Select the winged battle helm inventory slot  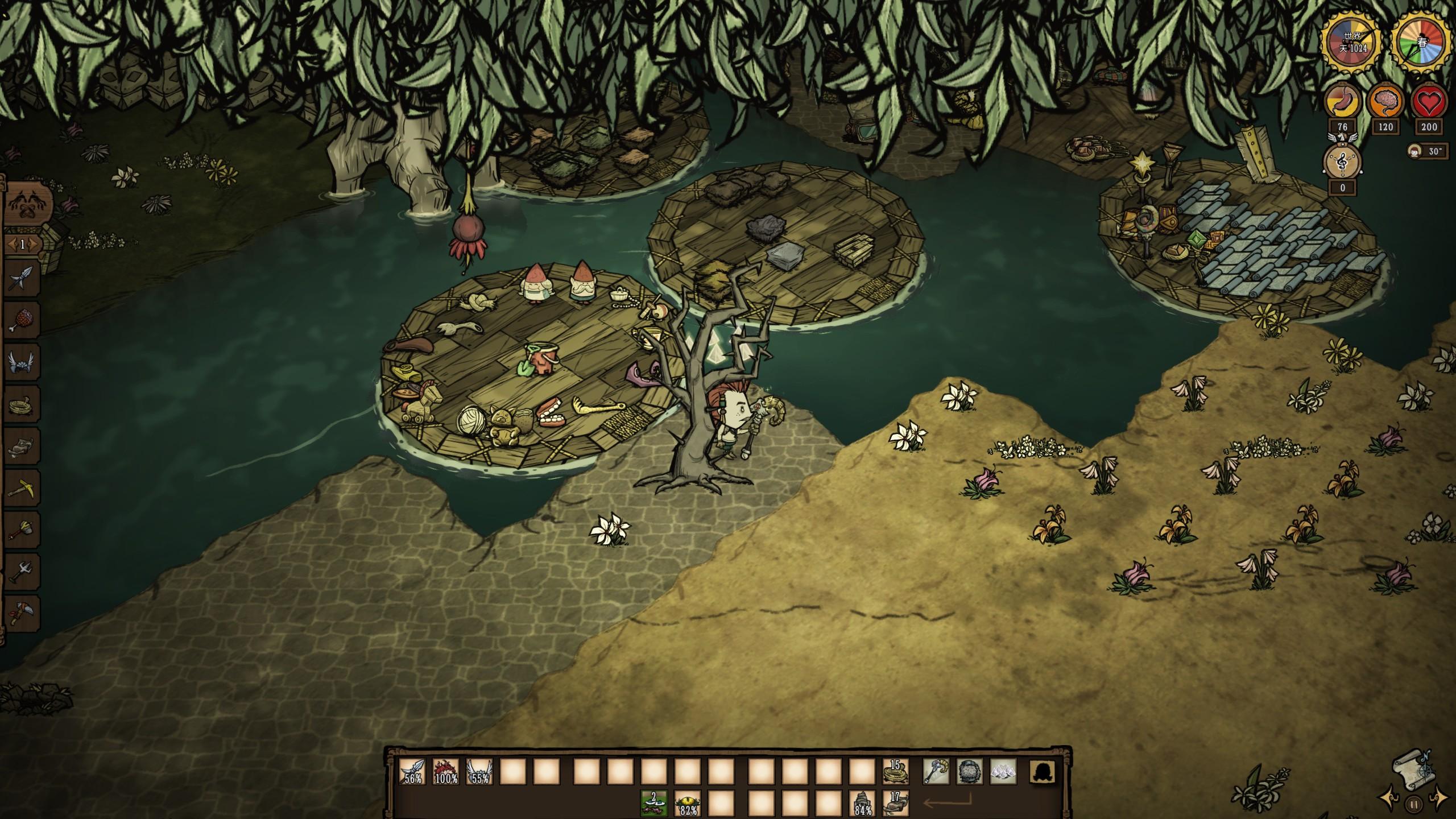479,772
